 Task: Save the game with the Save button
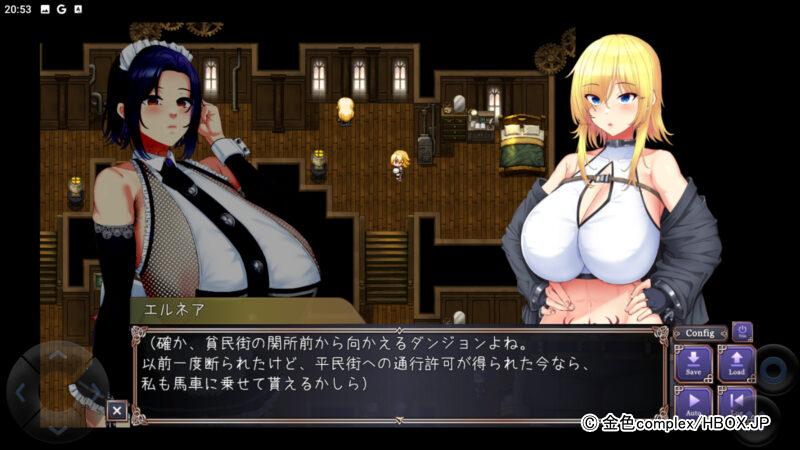(693, 364)
